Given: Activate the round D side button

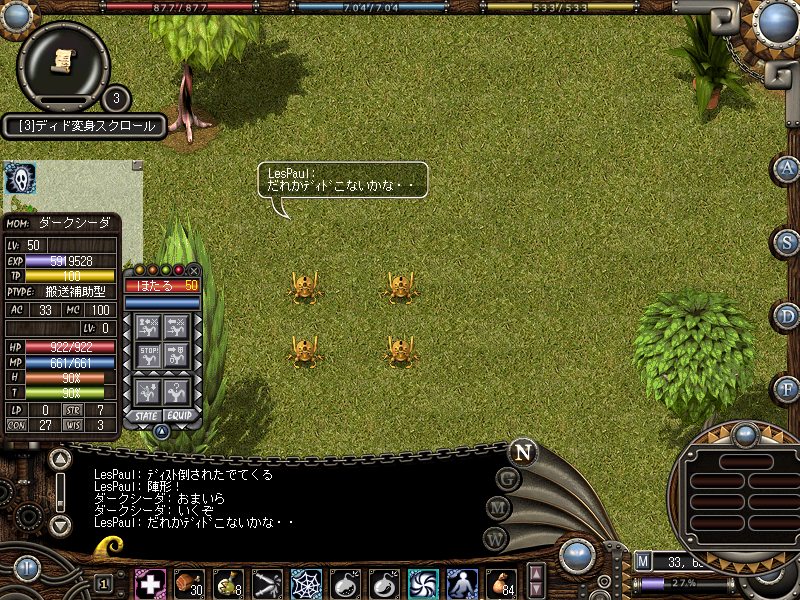Looking at the screenshot, I should [788, 316].
